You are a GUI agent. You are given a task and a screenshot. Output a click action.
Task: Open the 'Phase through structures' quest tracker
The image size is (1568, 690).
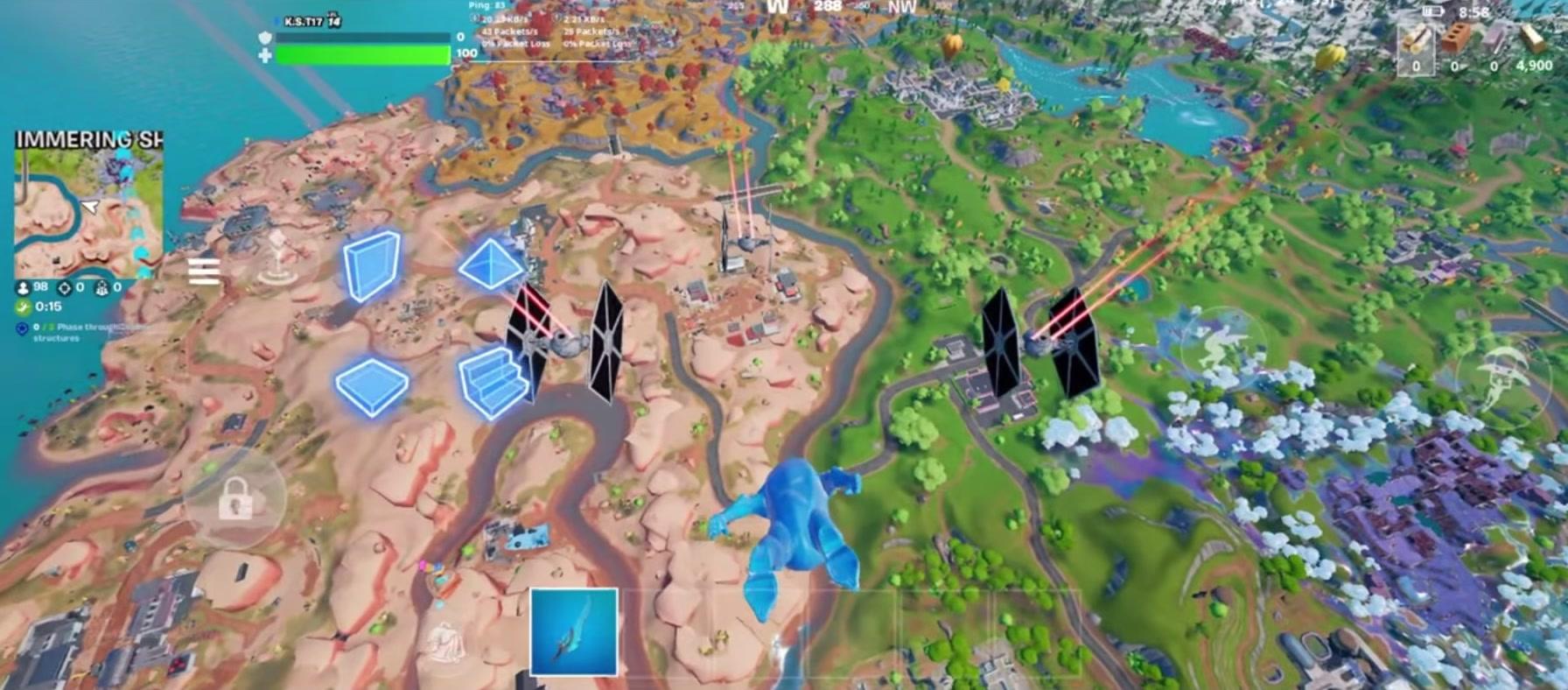[x=87, y=333]
